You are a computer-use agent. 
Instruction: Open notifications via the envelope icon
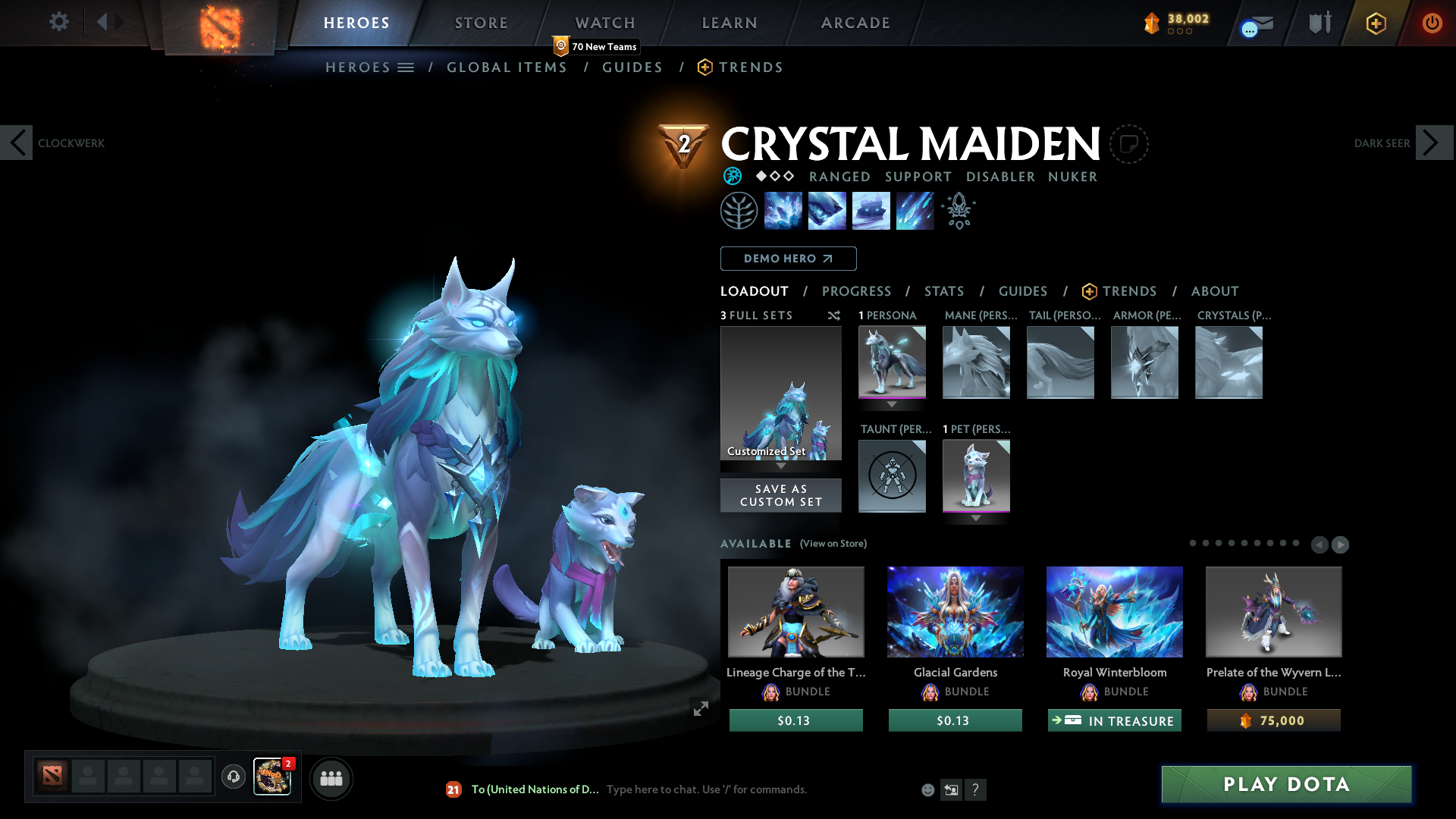click(1254, 23)
